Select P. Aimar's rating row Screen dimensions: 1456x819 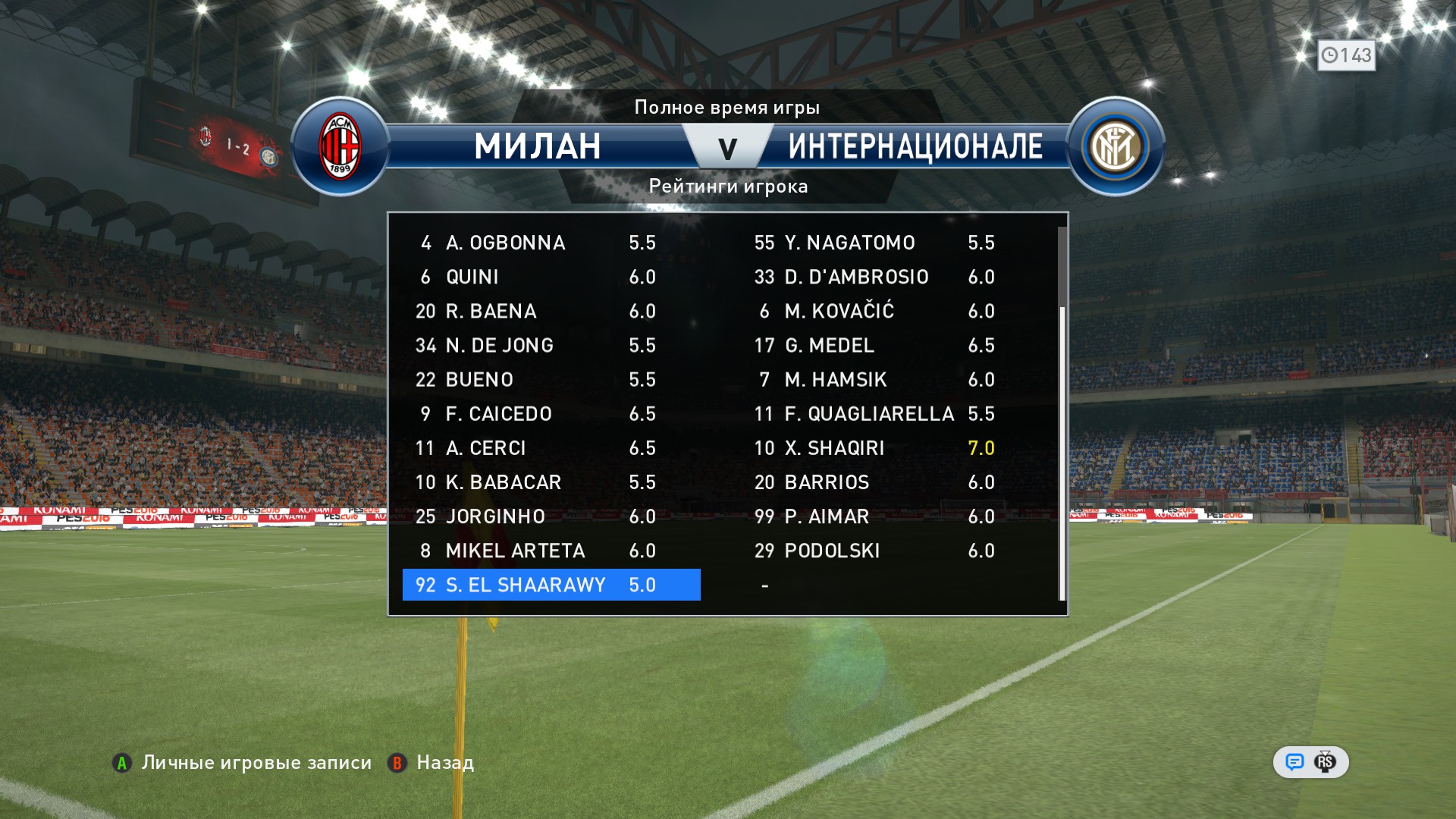pos(874,516)
